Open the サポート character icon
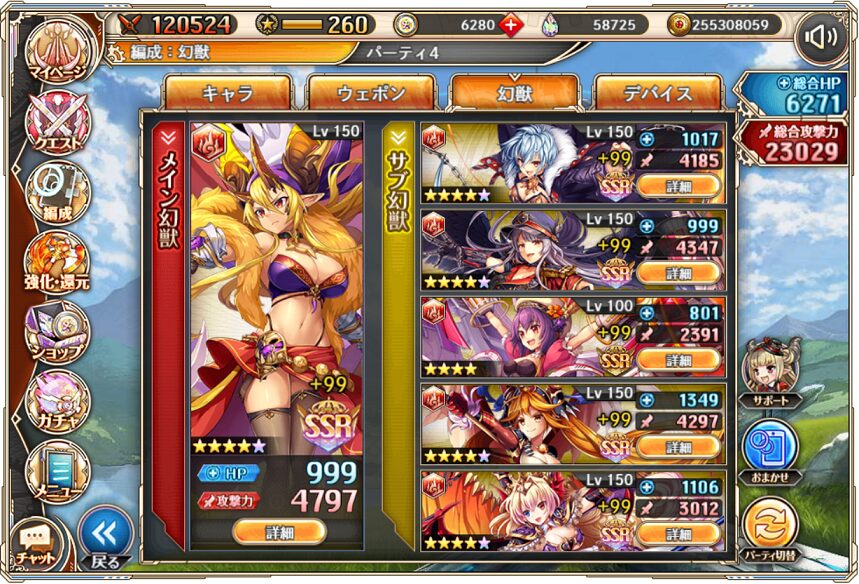Image resolution: width=859 pixels, height=584 pixels. click(769, 369)
